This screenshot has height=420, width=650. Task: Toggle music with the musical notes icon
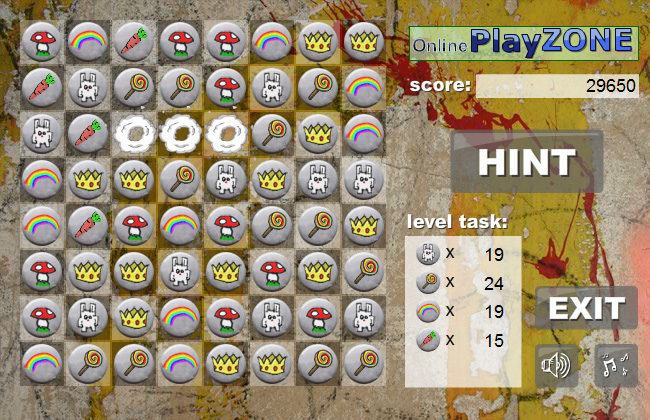coord(615,366)
